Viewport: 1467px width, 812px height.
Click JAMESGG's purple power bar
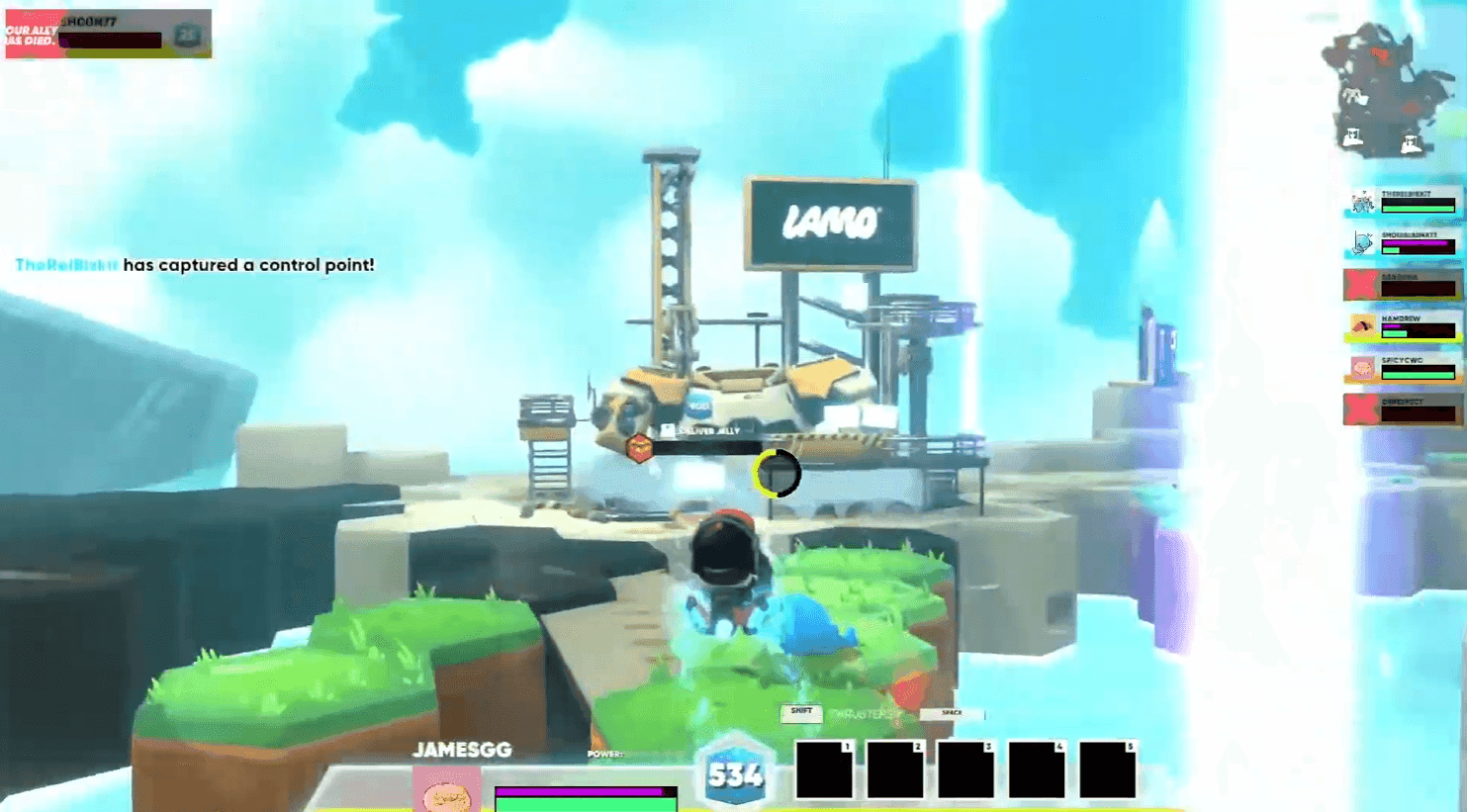[x=582, y=791]
